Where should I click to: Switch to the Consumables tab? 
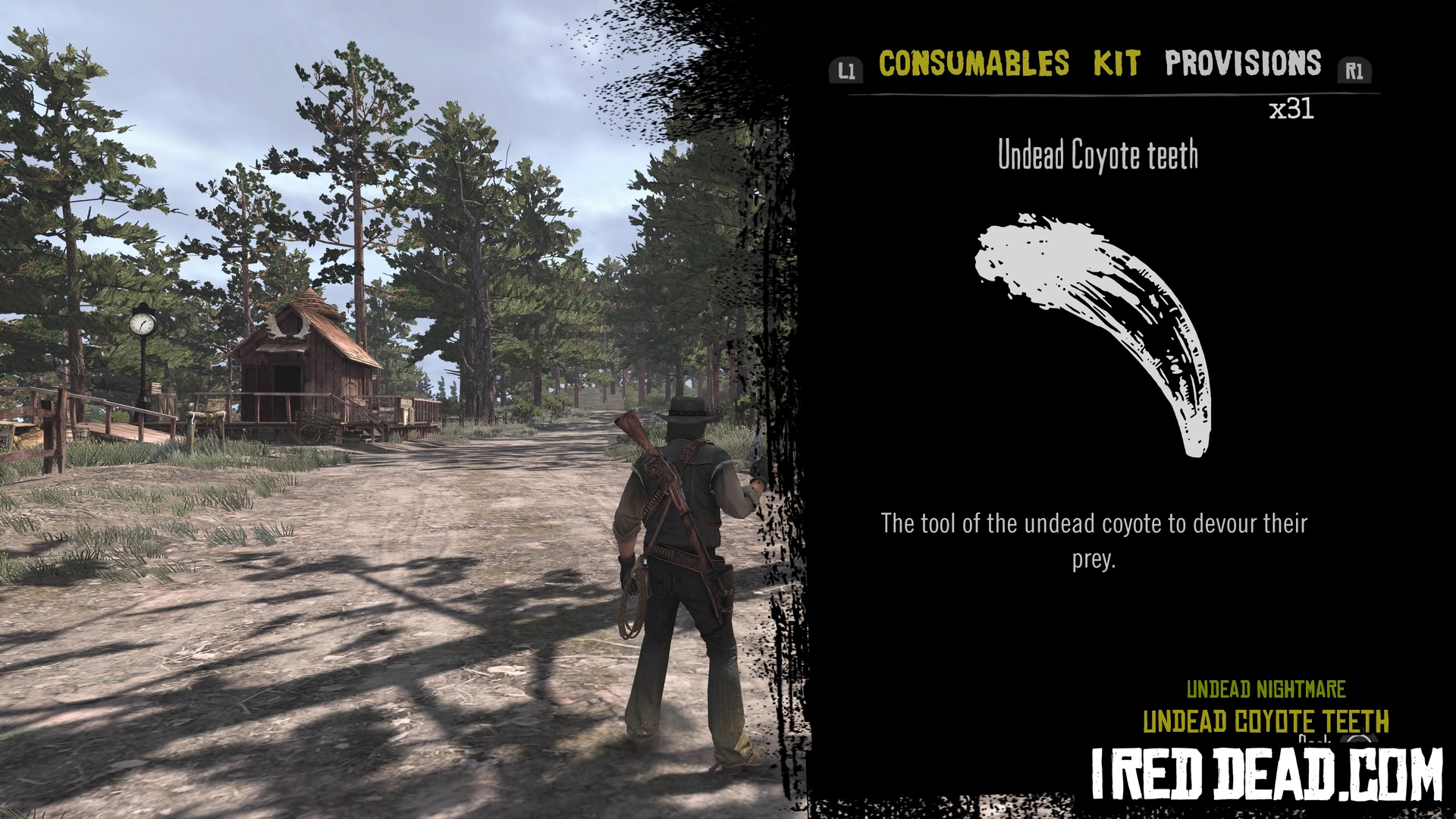tap(974, 64)
